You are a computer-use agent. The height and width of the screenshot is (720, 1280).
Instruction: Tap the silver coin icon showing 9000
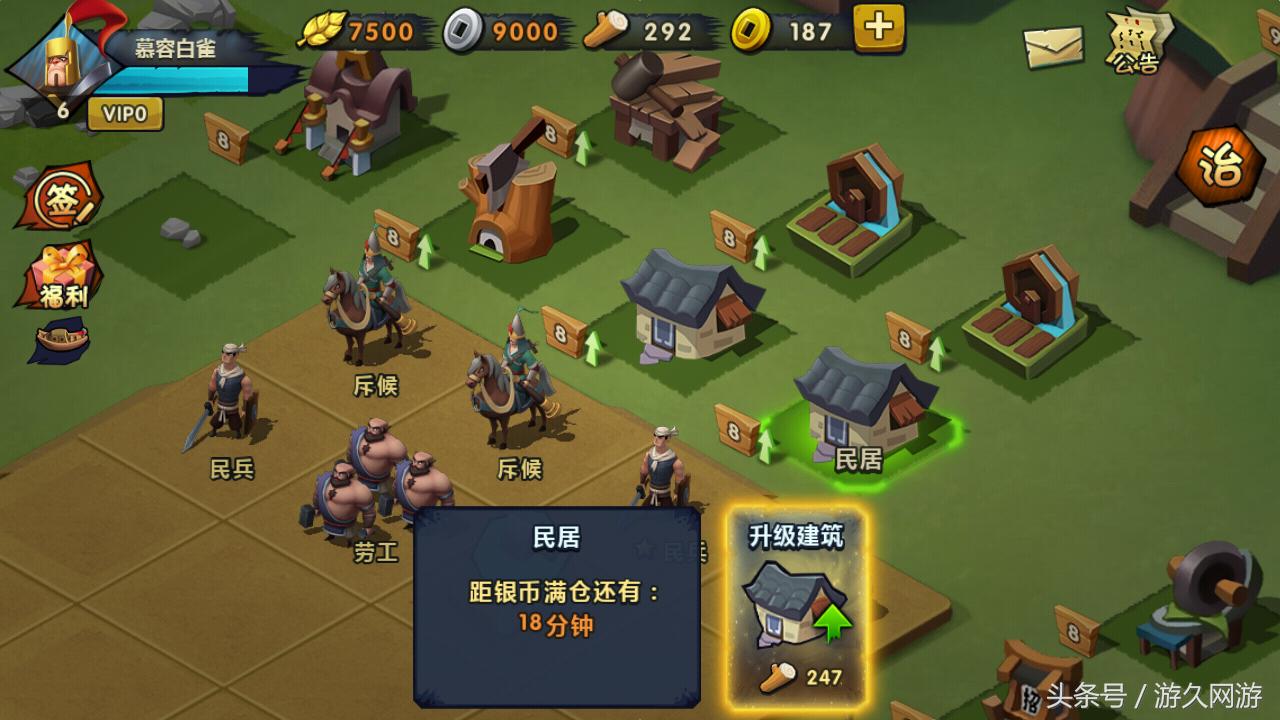coord(463,30)
